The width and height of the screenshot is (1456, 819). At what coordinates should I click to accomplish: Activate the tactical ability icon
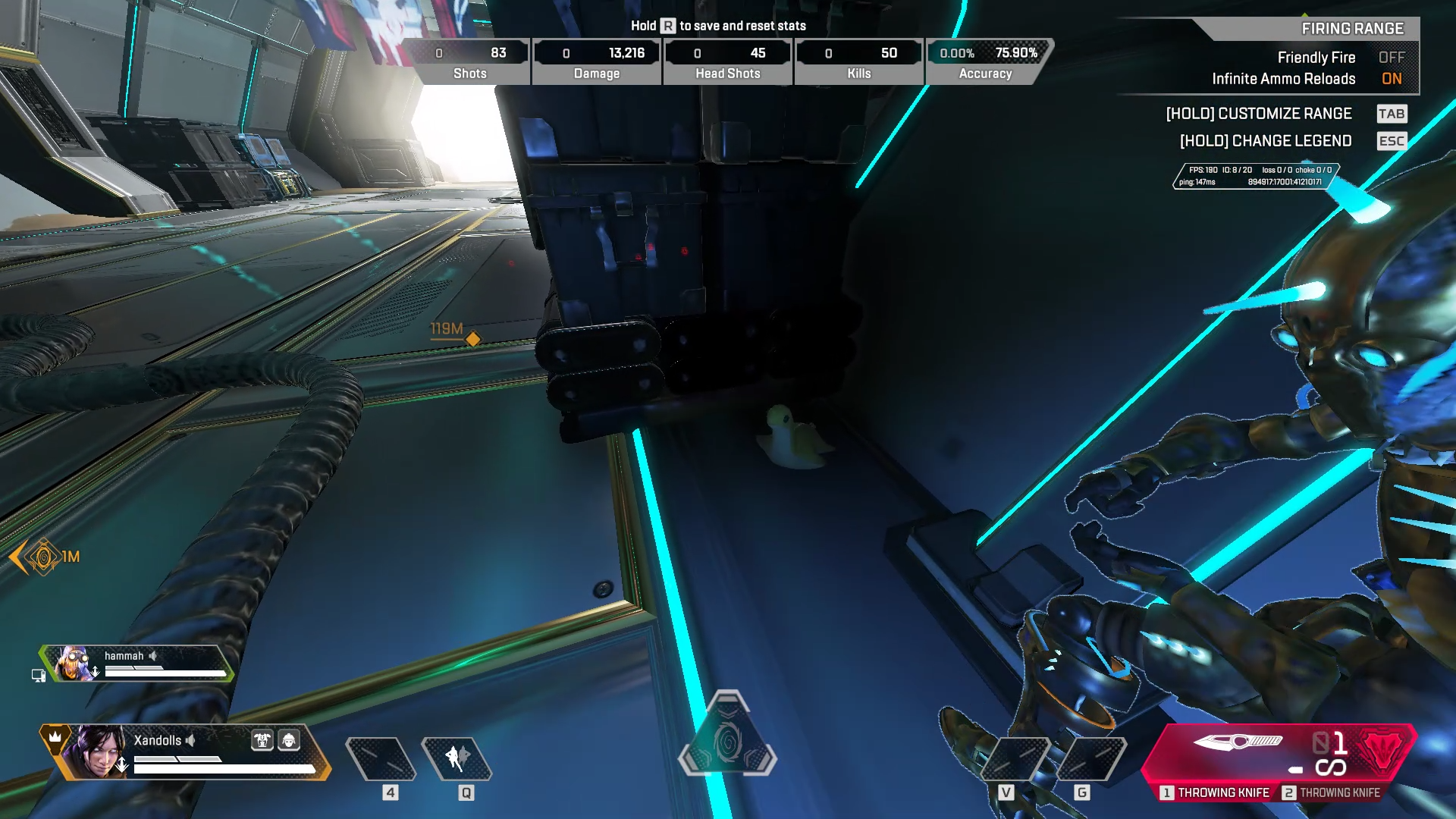click(457, 758)
